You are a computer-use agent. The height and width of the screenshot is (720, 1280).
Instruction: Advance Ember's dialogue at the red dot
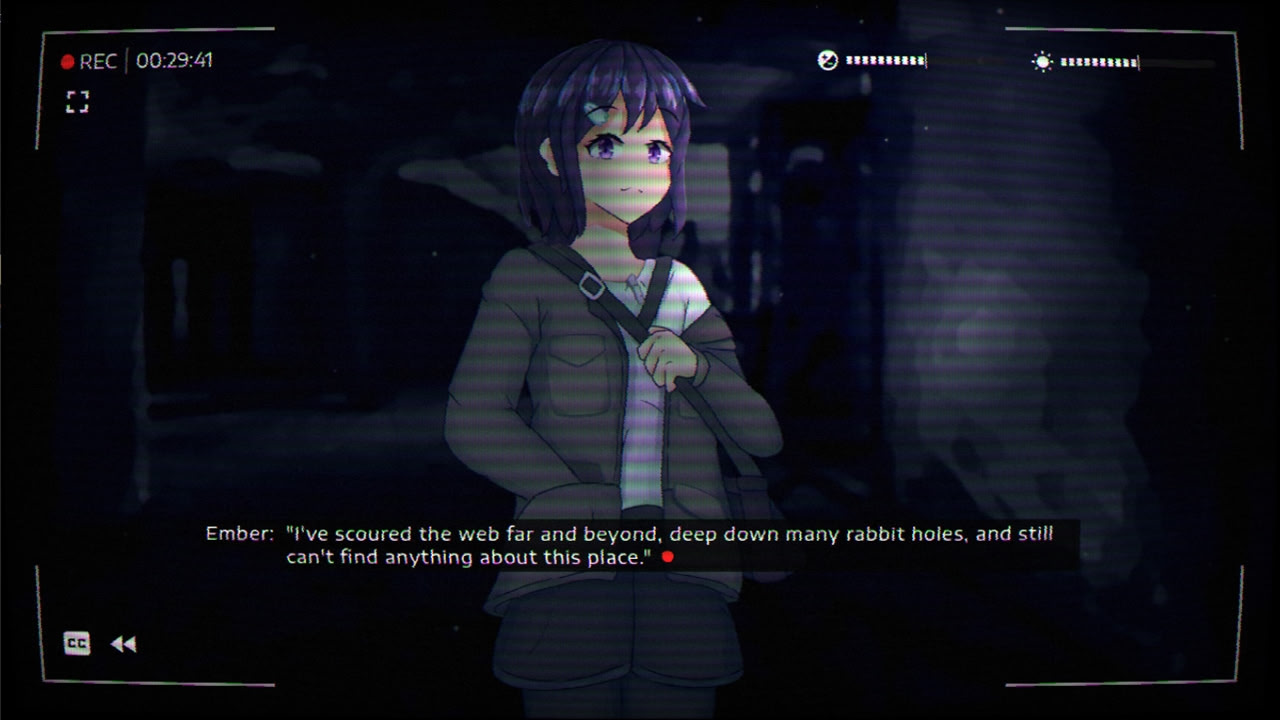click(667, 557)
